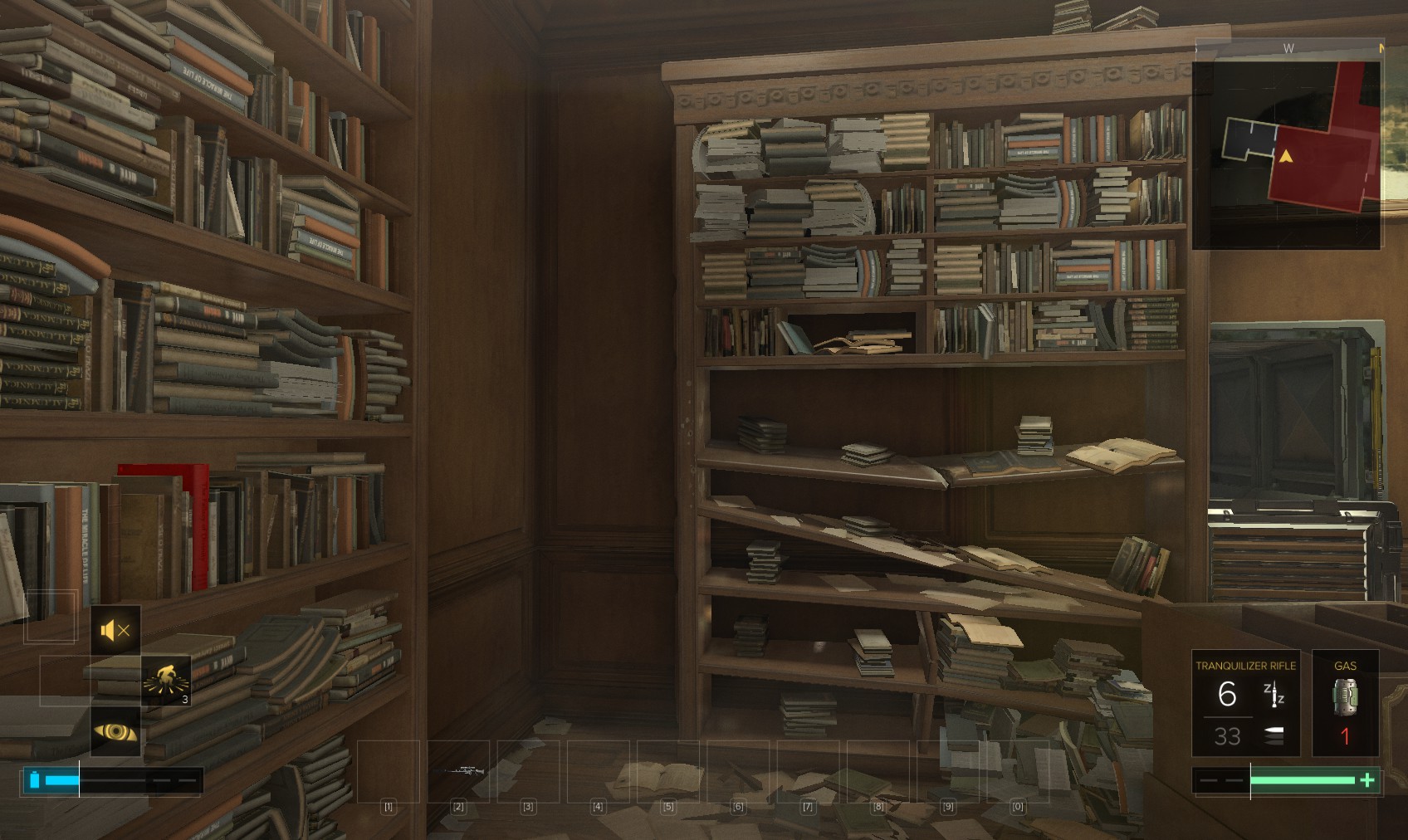Toggle the muted speaker augmentation icon
This screenshot has height=840, width=1408.
point(115,631)
